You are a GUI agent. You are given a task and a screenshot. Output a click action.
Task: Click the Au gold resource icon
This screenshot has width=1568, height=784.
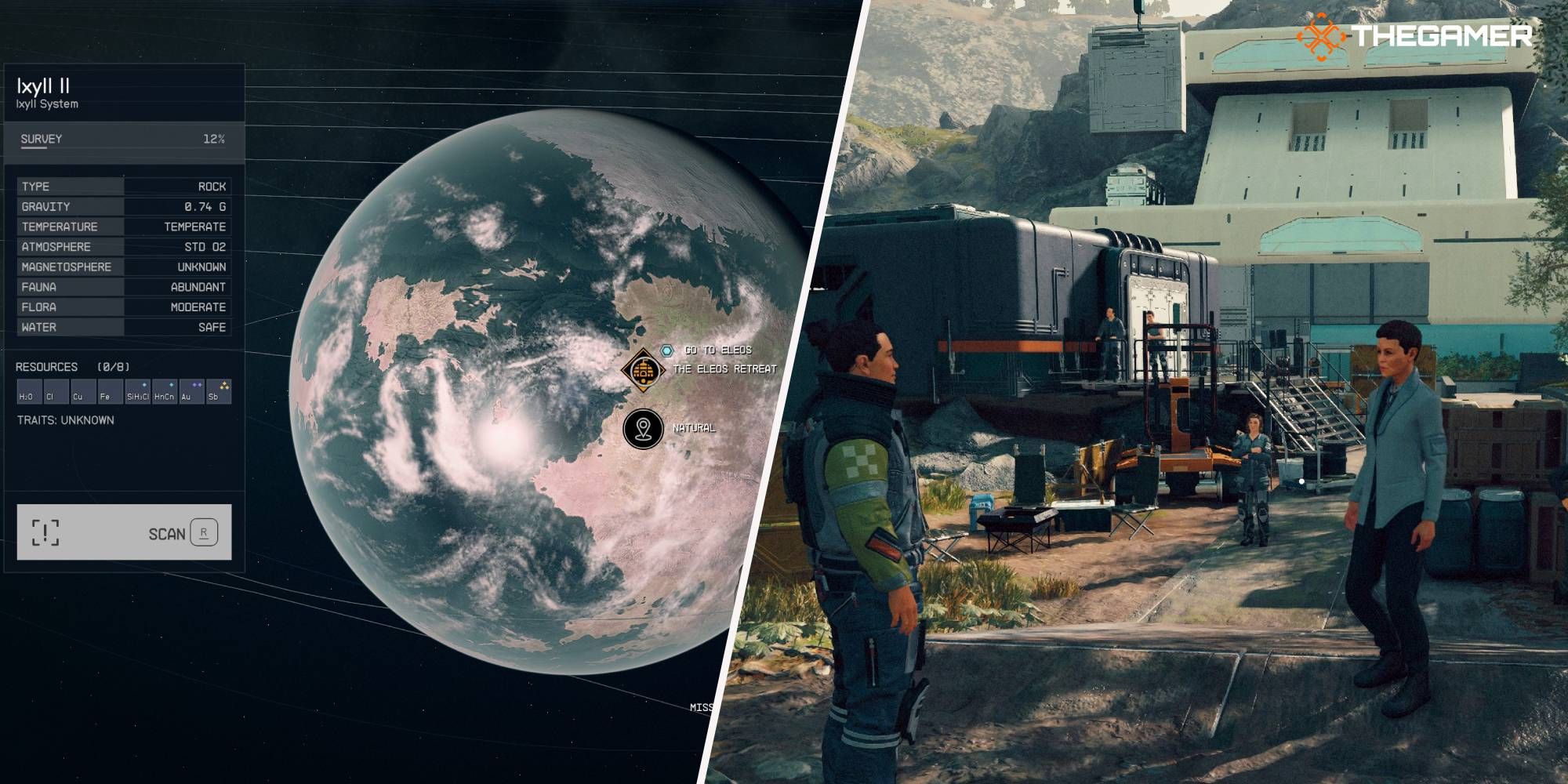tap(191, 391)
